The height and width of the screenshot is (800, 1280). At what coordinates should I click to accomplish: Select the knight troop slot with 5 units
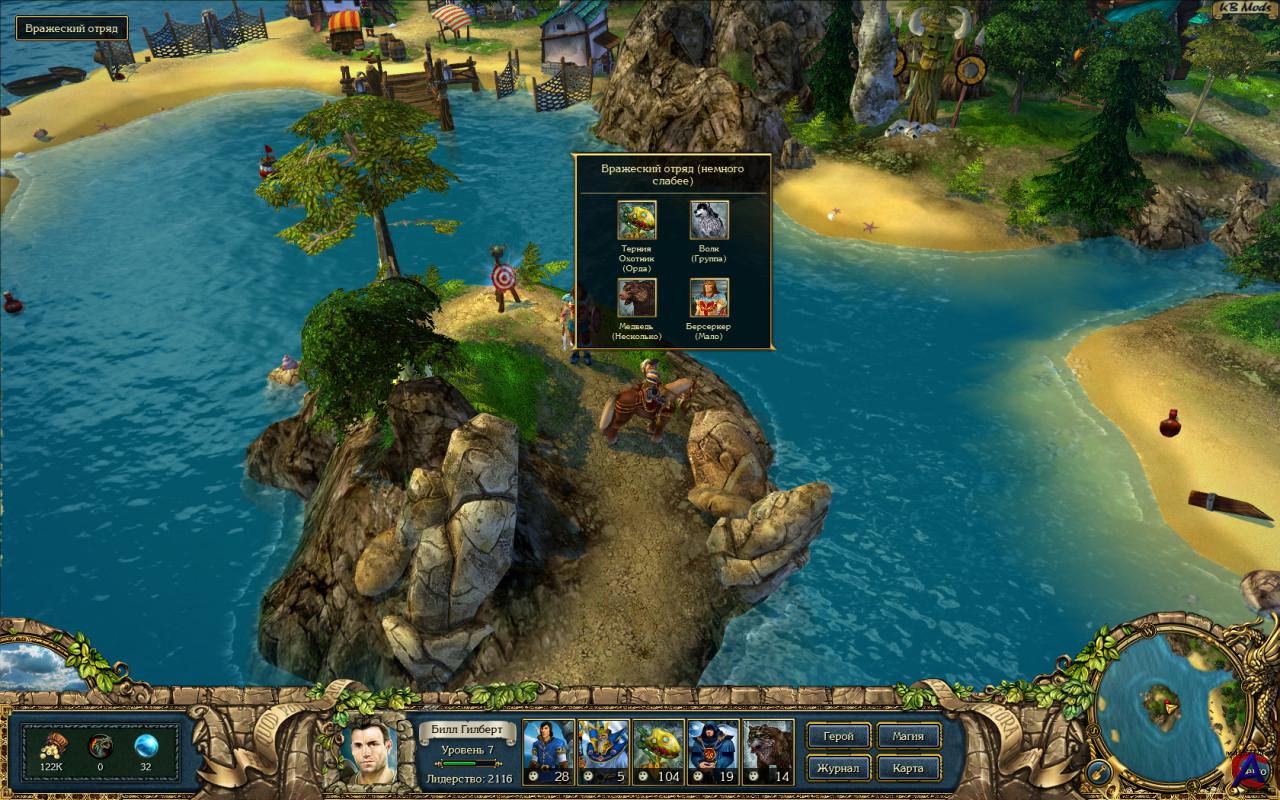603,750
